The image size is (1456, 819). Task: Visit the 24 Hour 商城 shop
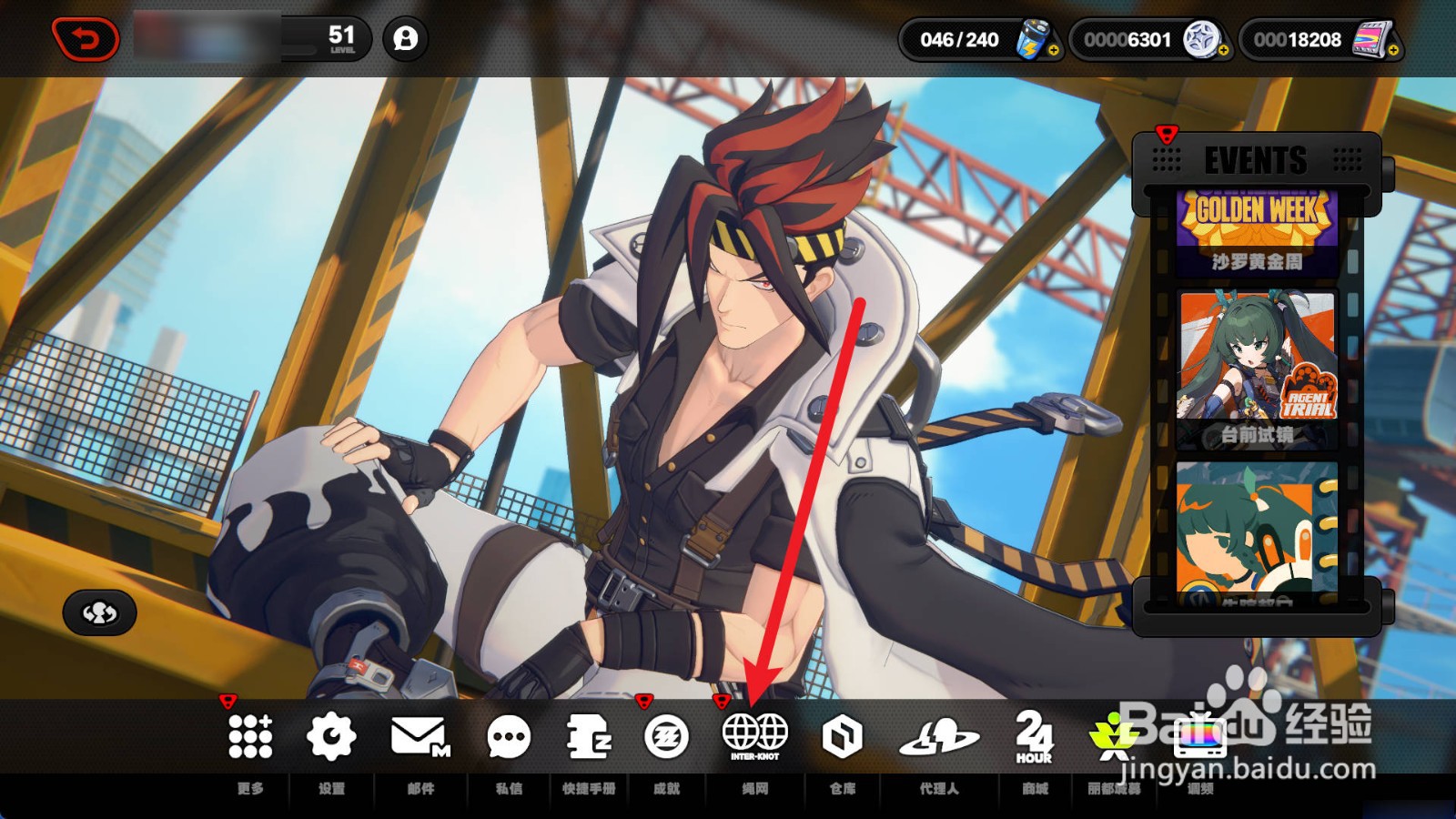coord(1035,736)
